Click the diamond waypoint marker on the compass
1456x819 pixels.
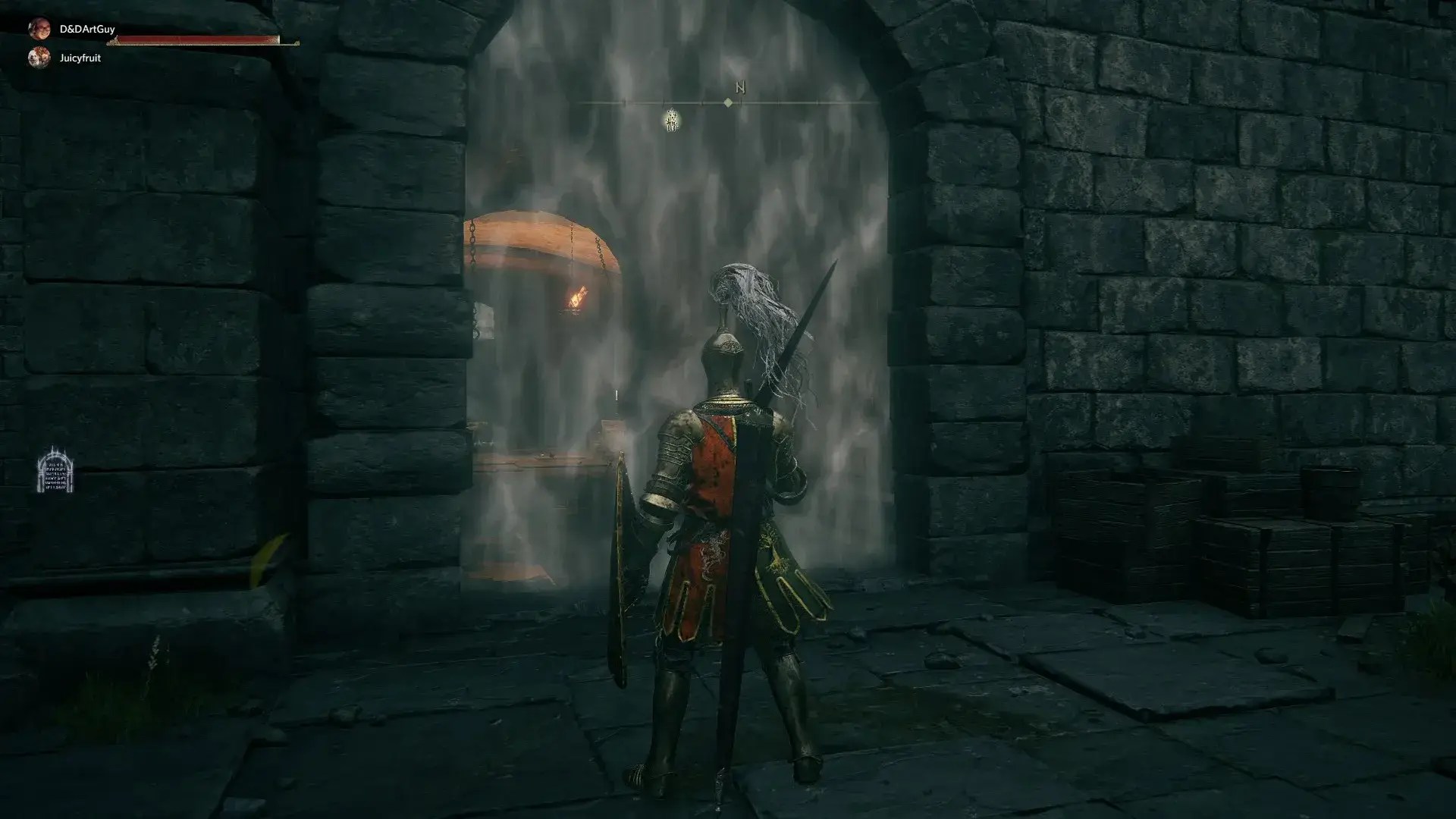729,103
